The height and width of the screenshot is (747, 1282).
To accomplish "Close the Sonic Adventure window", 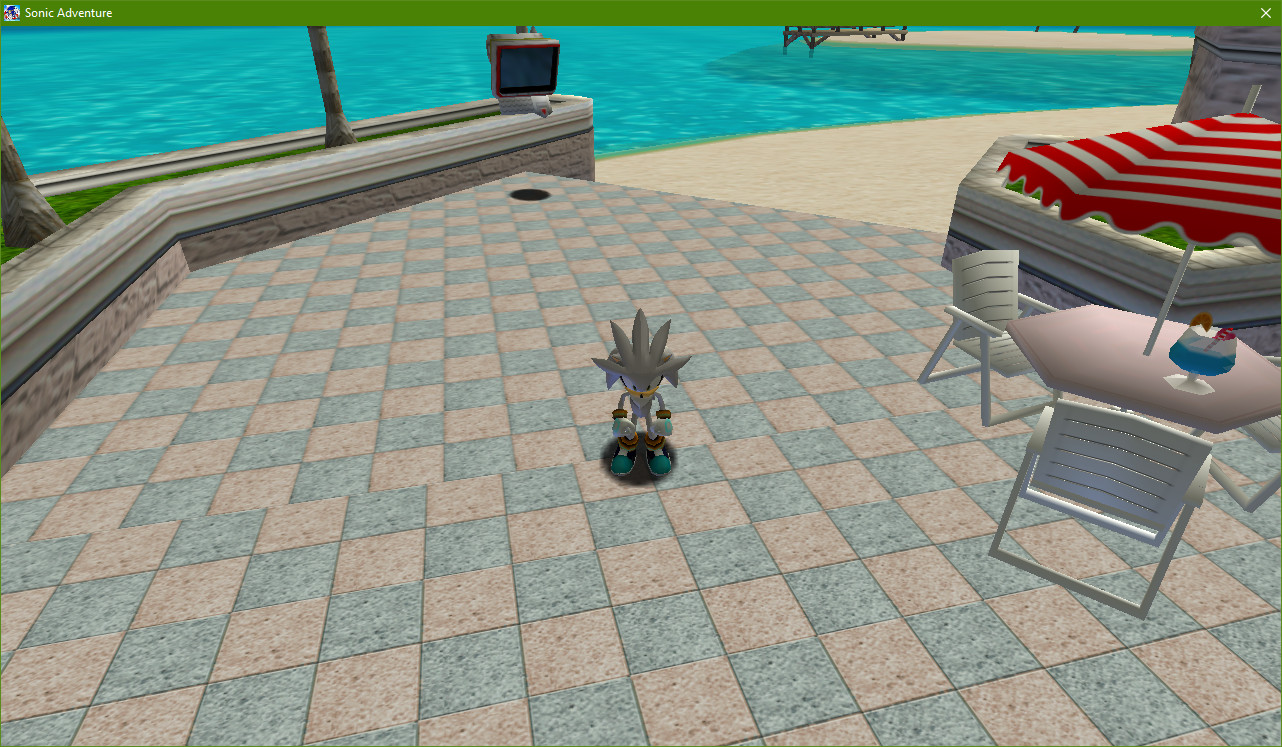I will click(1266, 13).
